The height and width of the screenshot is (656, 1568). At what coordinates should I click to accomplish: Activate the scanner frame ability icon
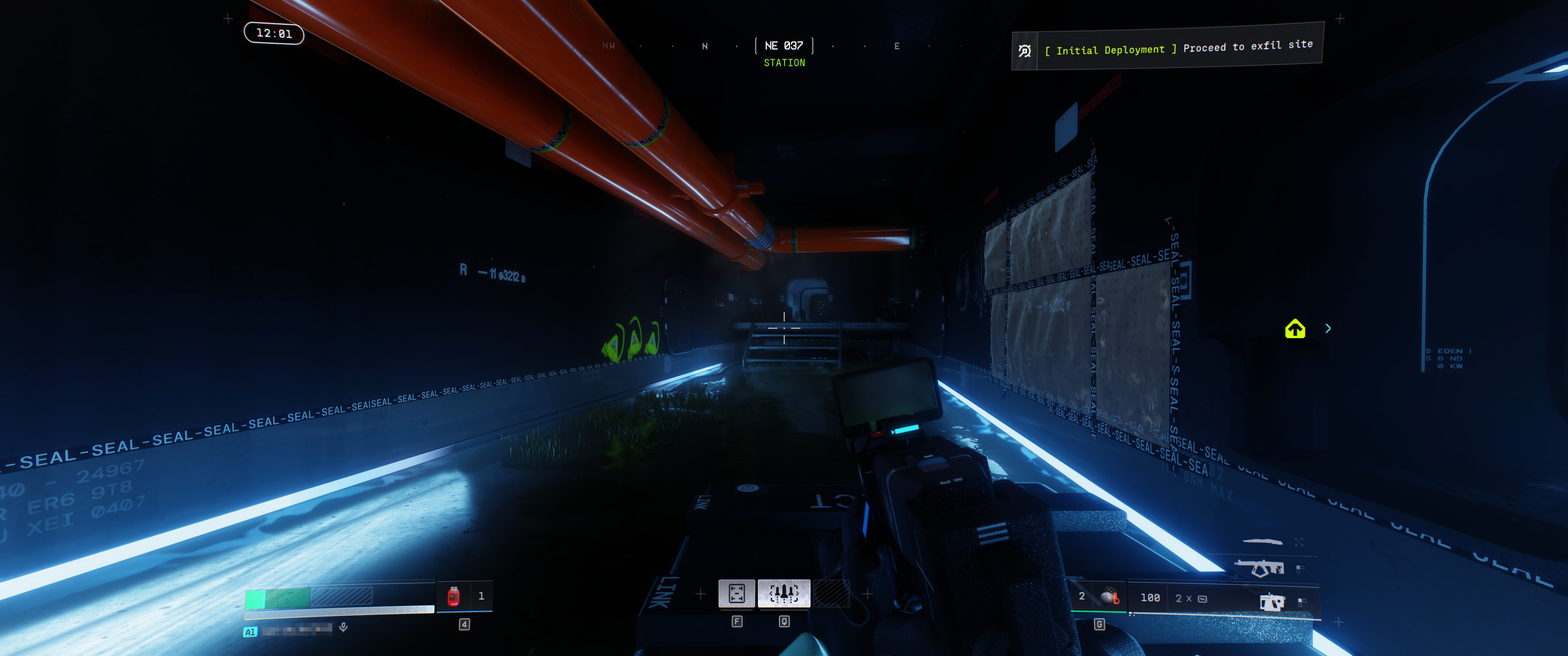(737, 593)
